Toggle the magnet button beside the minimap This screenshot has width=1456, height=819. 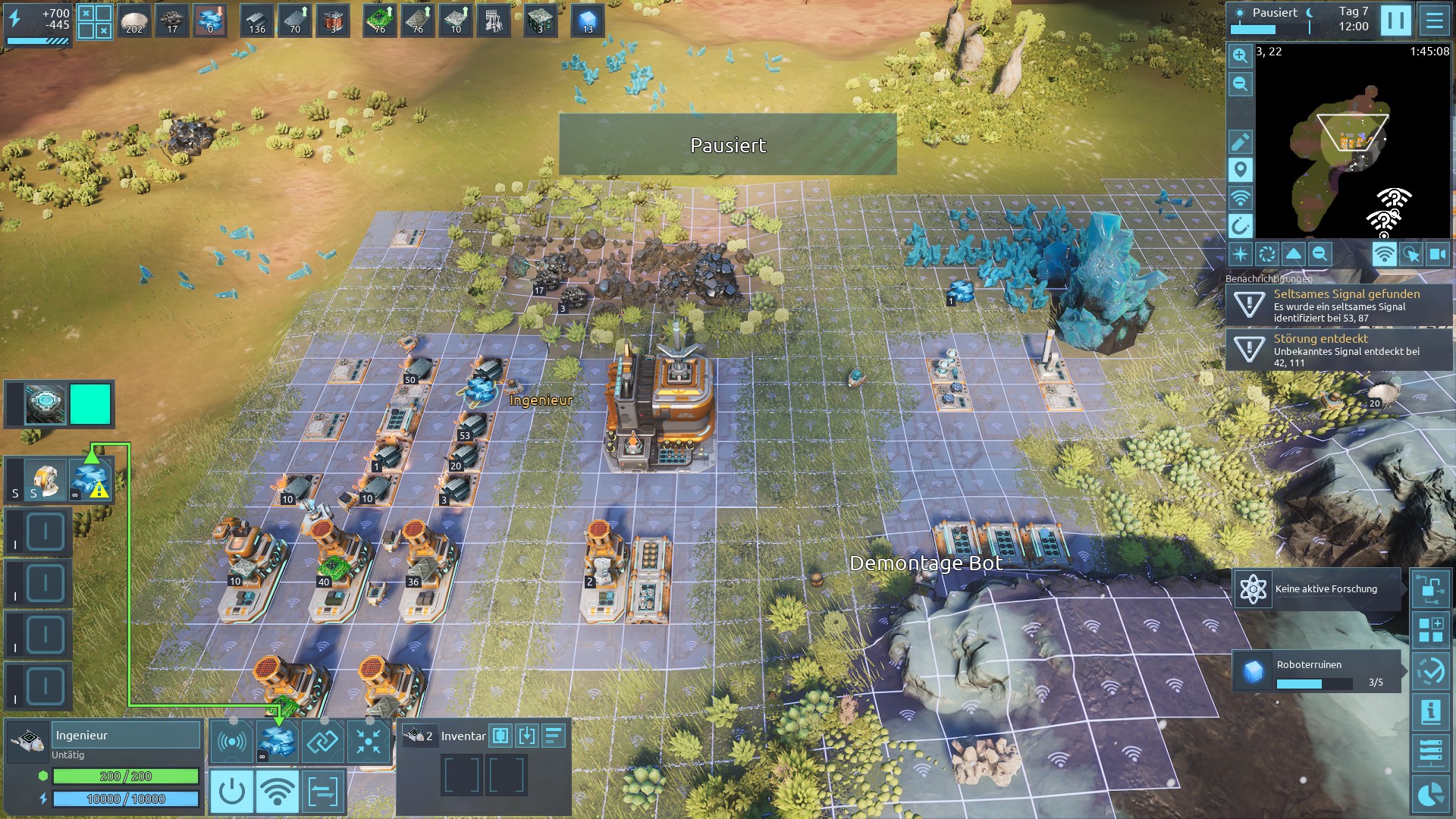[1240, 225]
